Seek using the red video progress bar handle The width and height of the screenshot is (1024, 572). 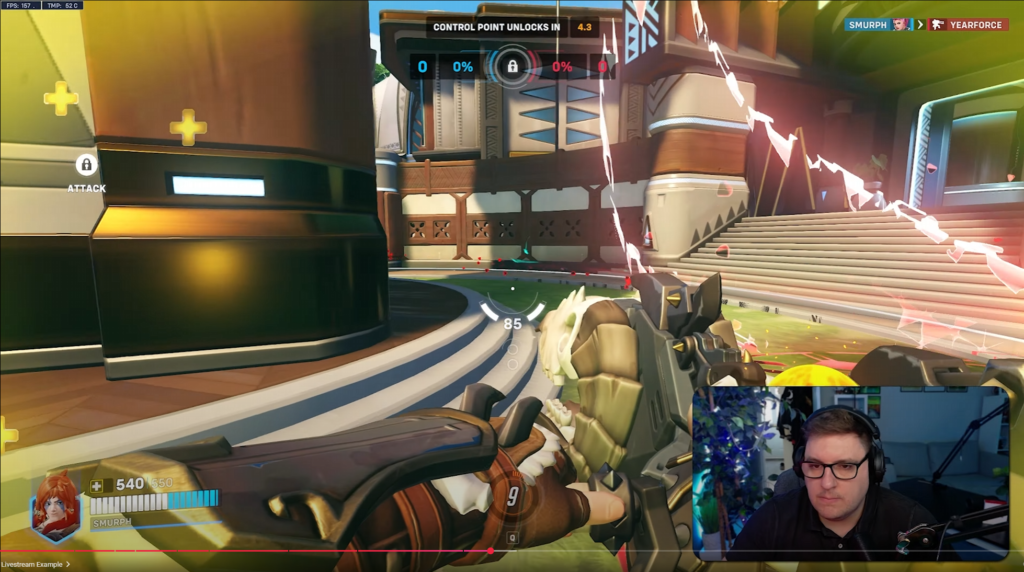[x=490, y=550]
